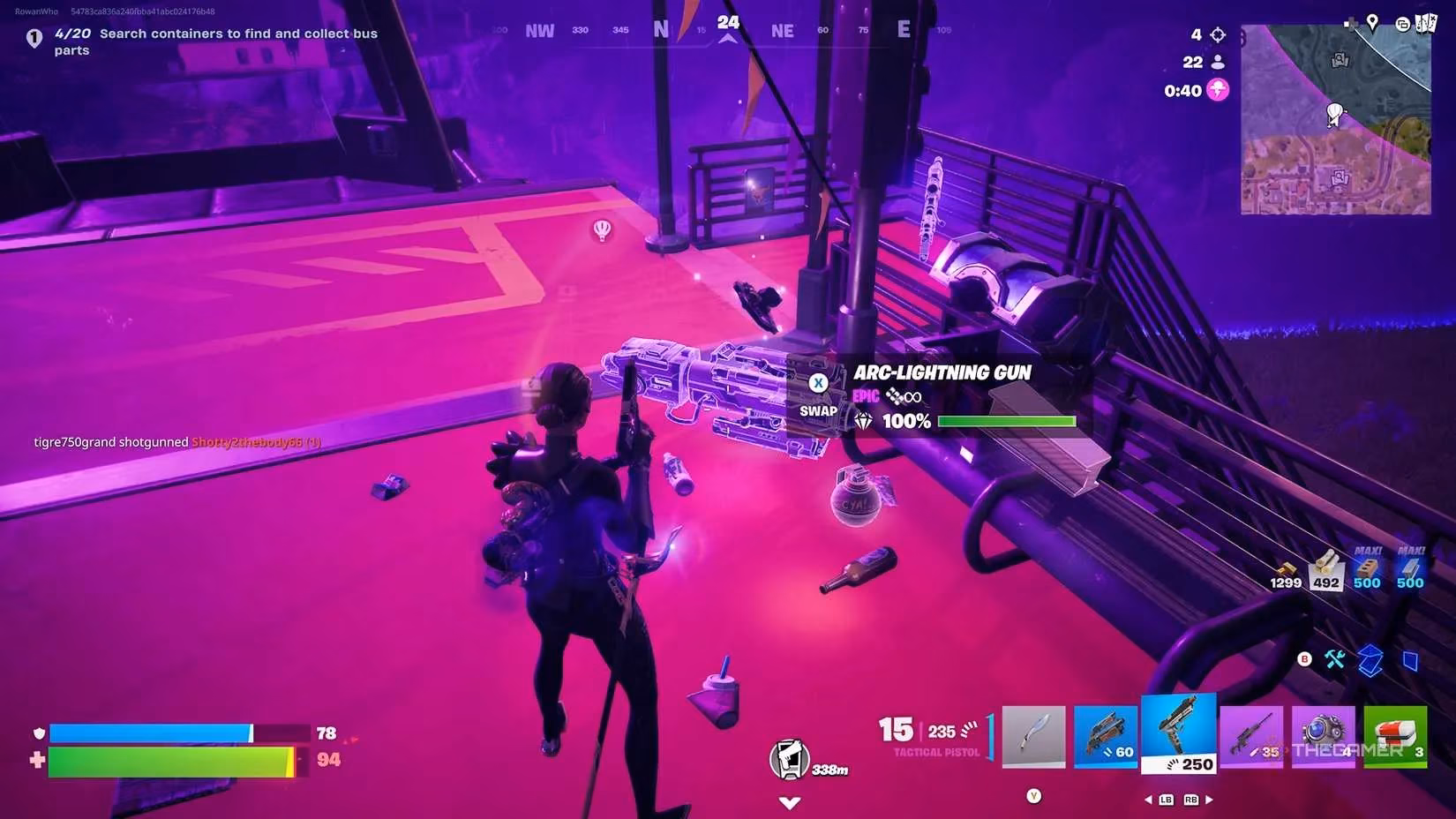
Task: Click the minimap in the top right corner
Action: (1335, 119)
